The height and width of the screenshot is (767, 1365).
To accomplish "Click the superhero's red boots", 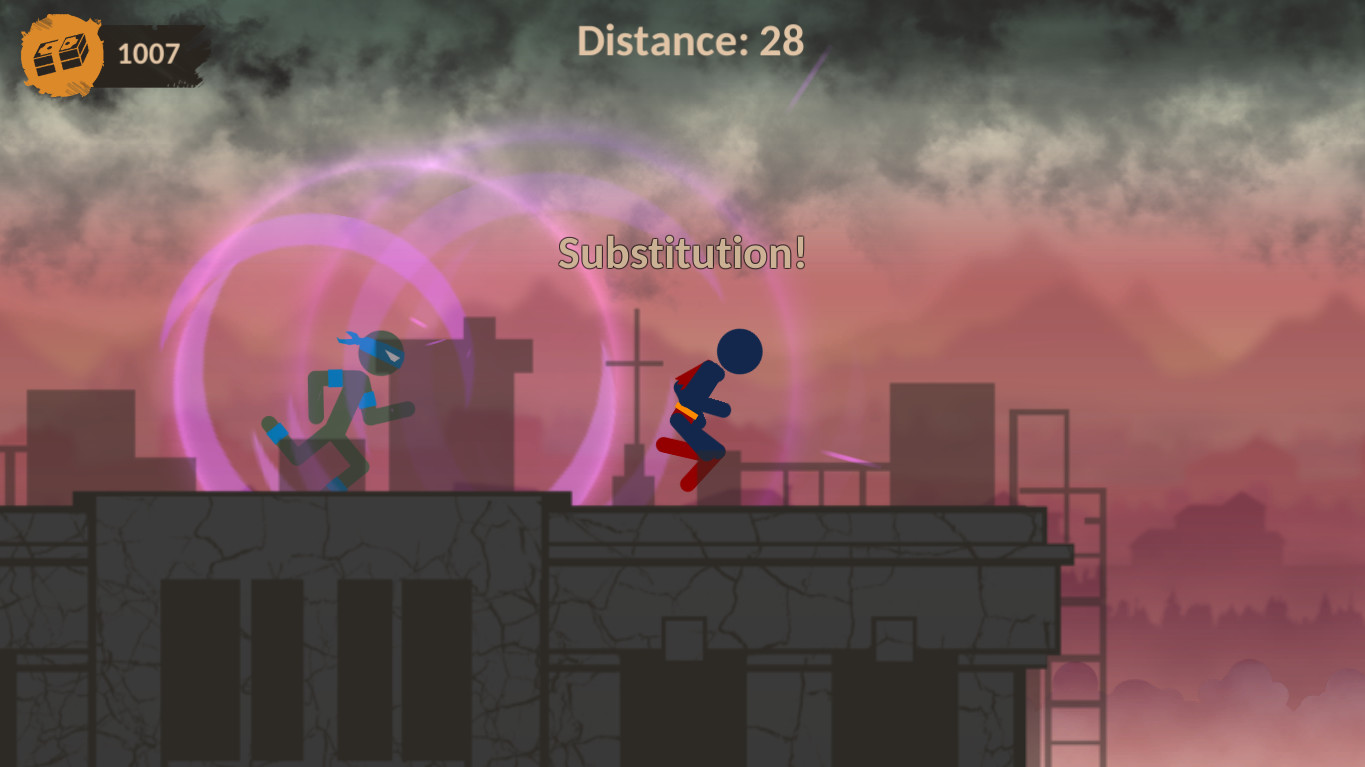I will 690,465.
